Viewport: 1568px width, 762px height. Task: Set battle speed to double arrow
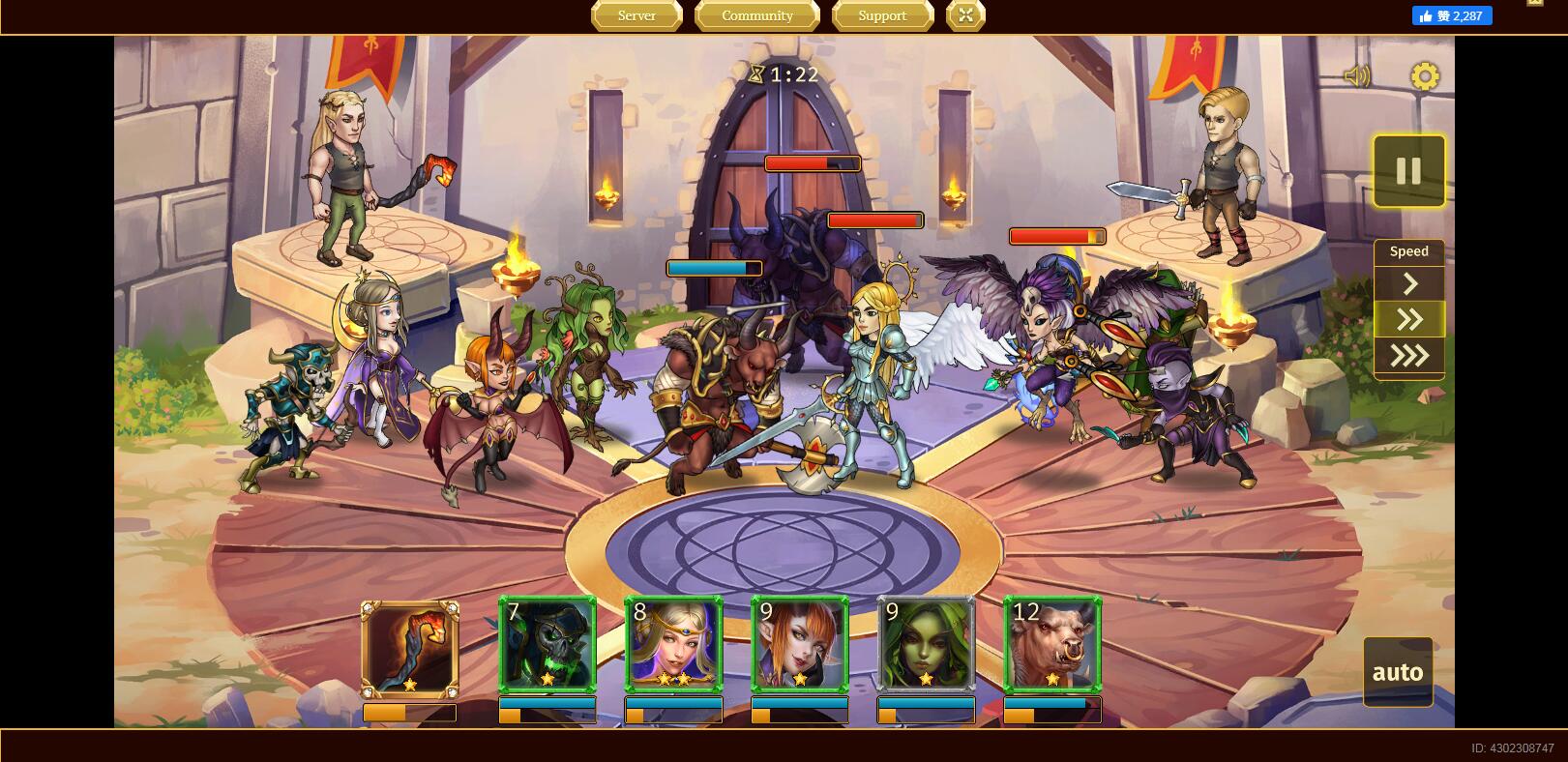point(1409,319)
